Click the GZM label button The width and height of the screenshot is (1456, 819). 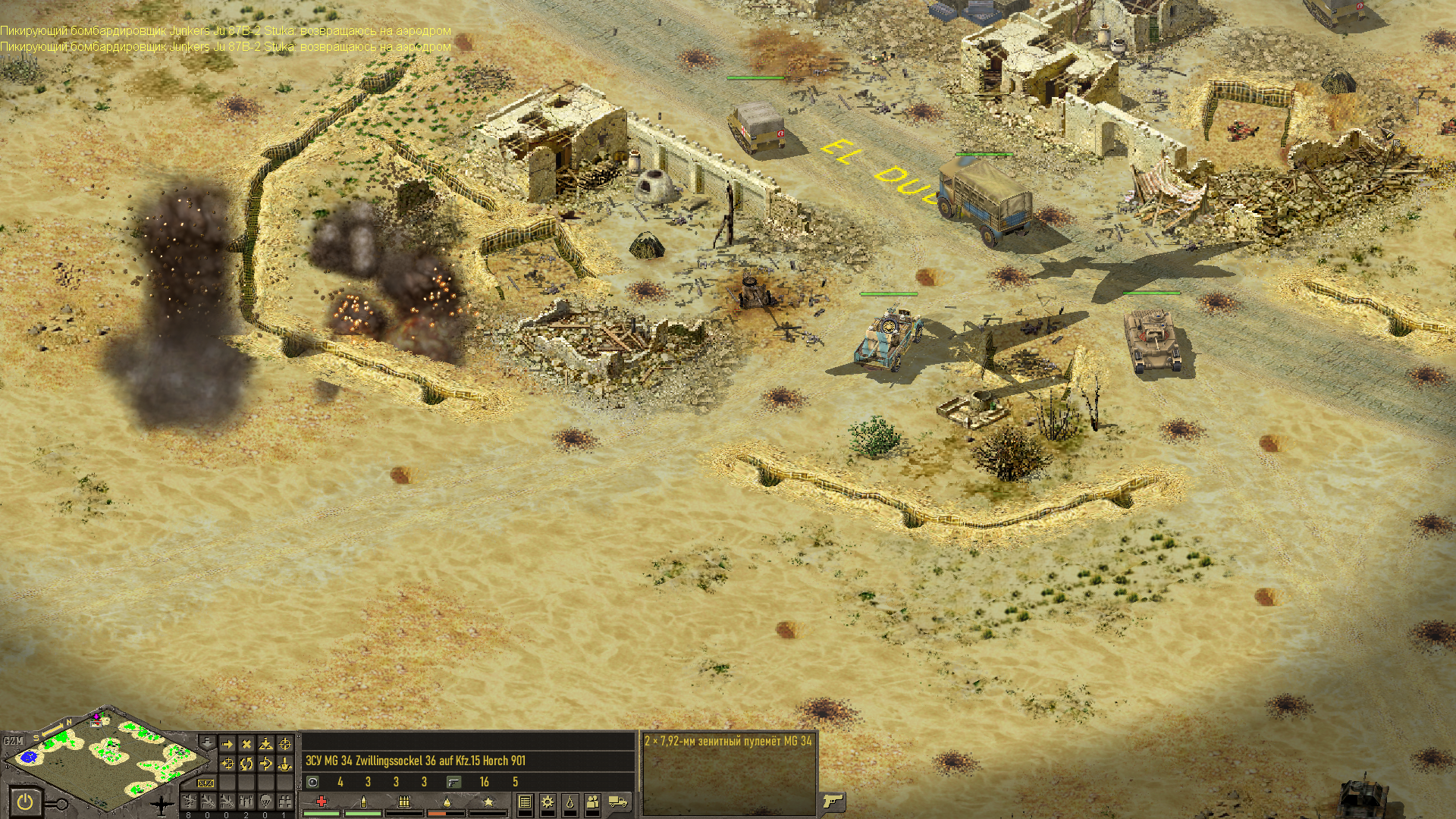click(x=13, y=741)
